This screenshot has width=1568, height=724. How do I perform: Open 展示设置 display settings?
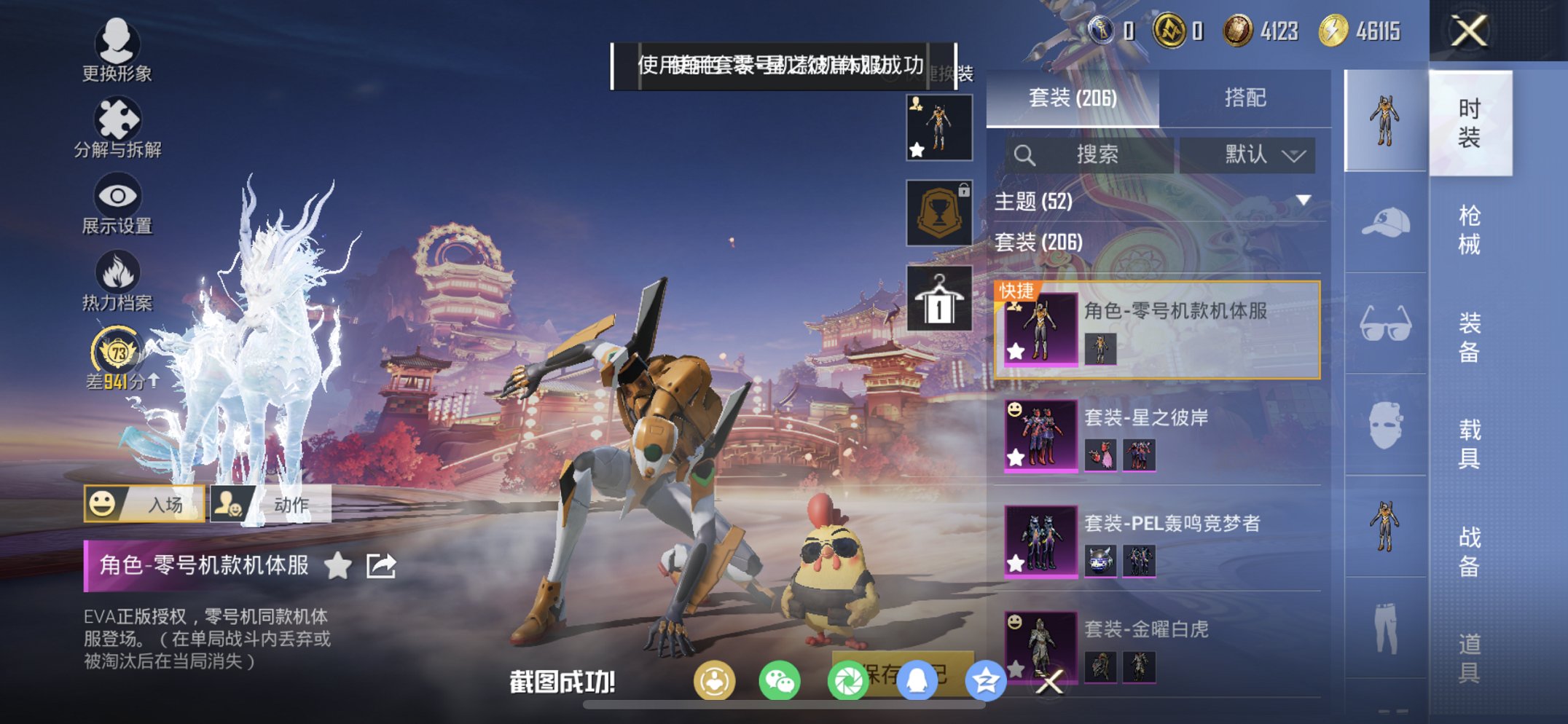pyautogui.click(x=117, y=205)
